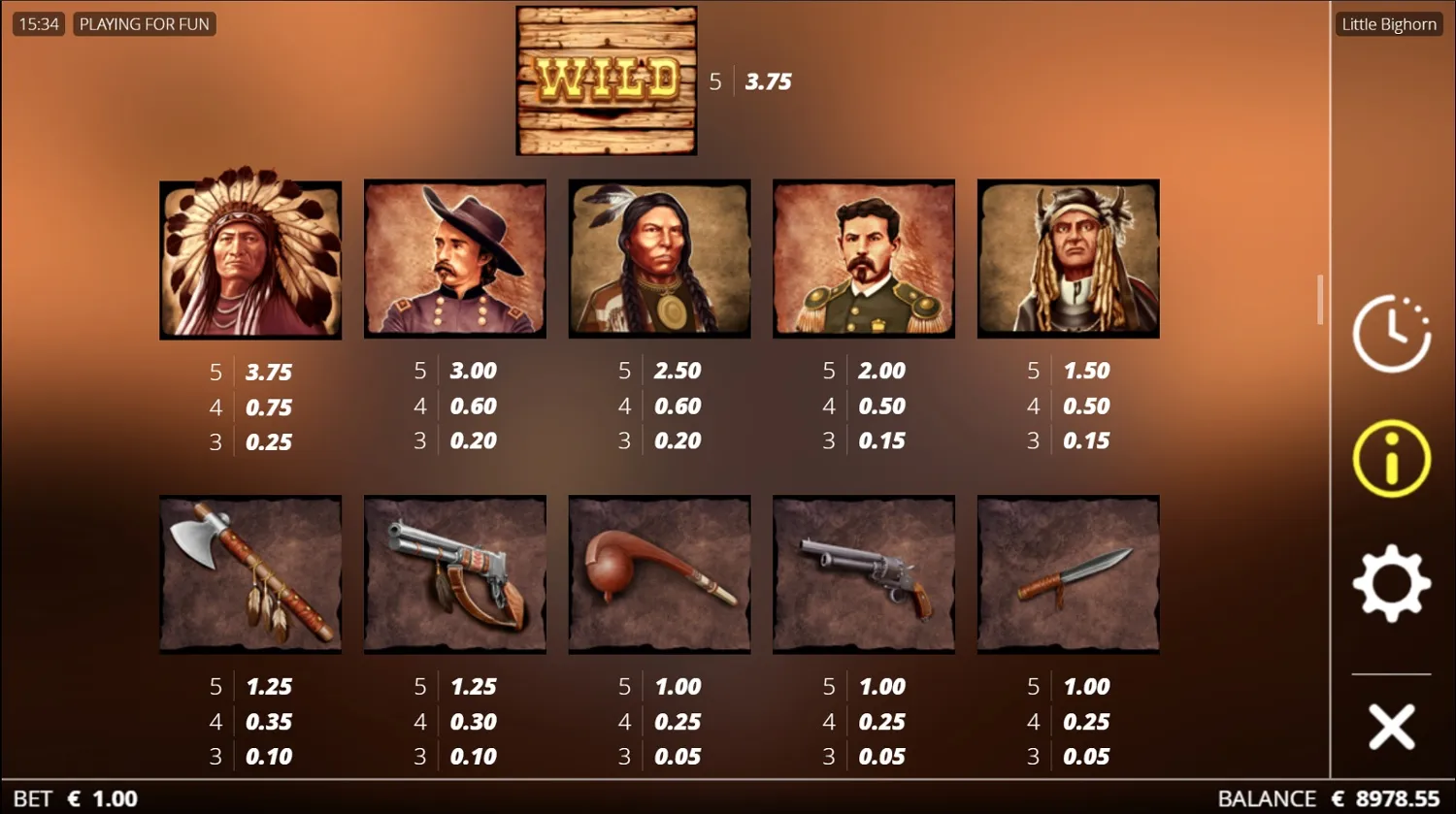Select the chief with feather headdress symbol

point(249,258)
